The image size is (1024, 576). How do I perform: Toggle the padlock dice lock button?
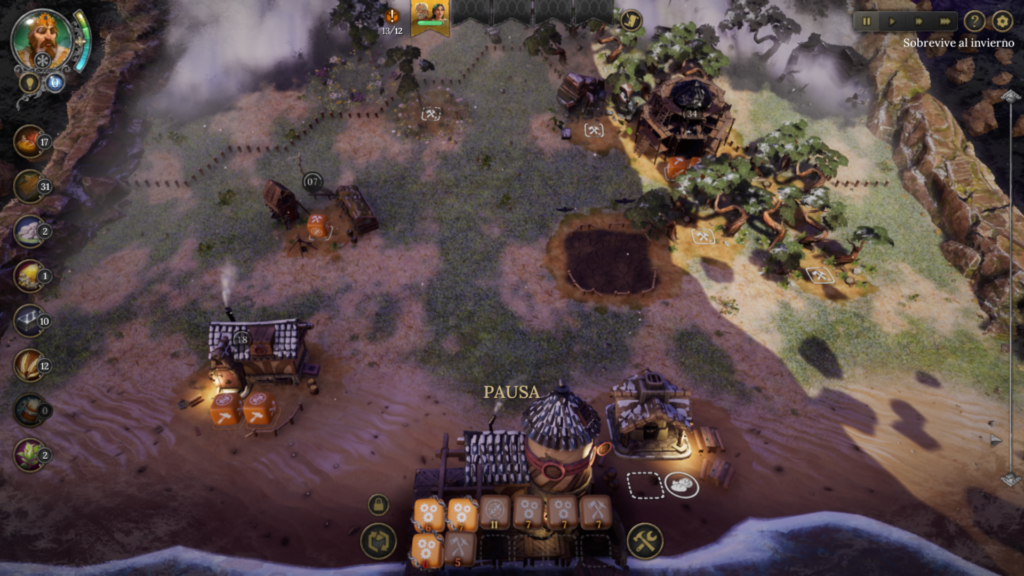click(x=378, y=504)
